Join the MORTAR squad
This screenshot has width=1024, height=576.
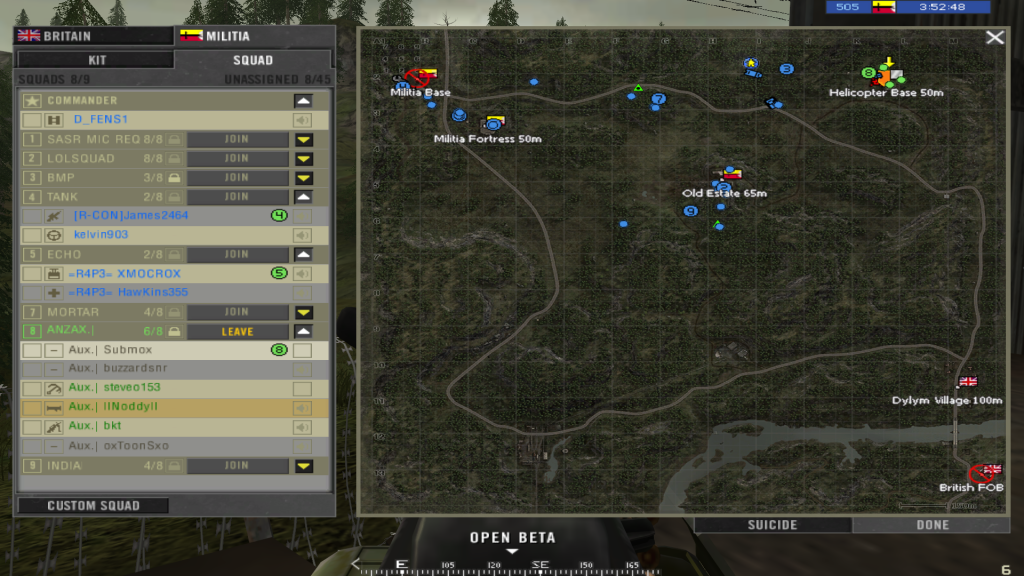tap(237, 312)
